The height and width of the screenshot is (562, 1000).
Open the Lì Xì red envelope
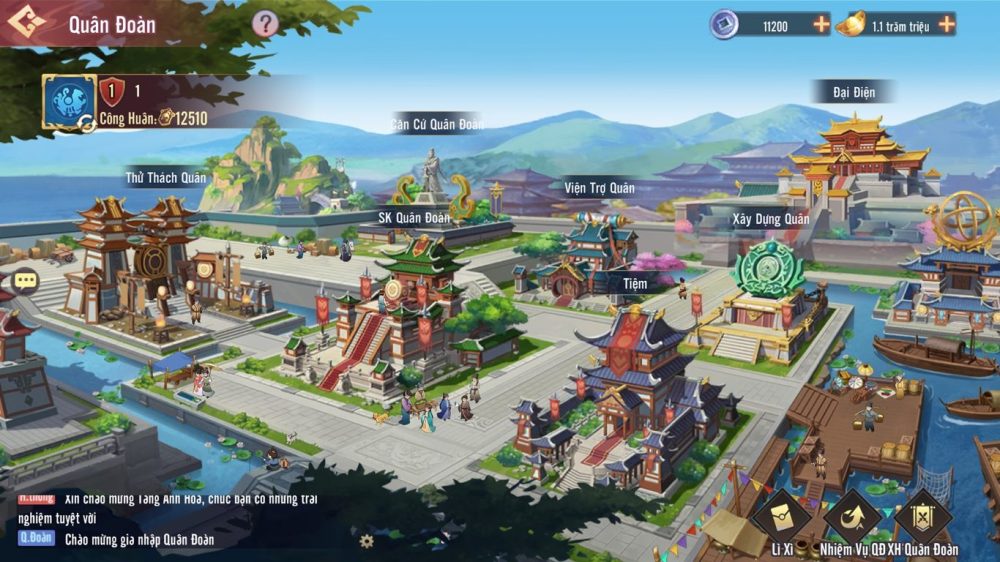pos(781,517)
